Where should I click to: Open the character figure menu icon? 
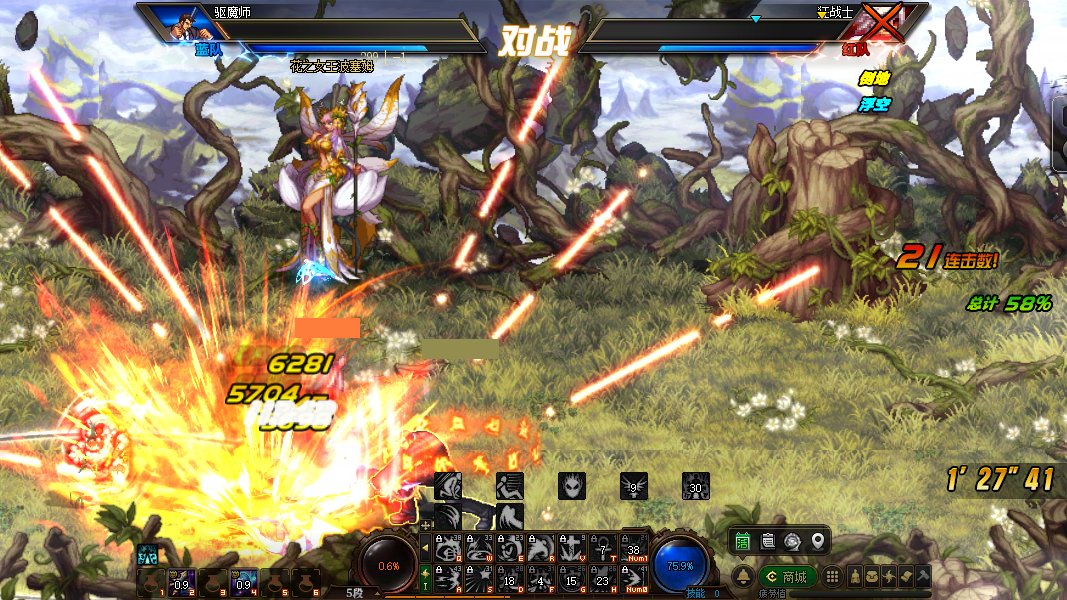click(856, 577)
